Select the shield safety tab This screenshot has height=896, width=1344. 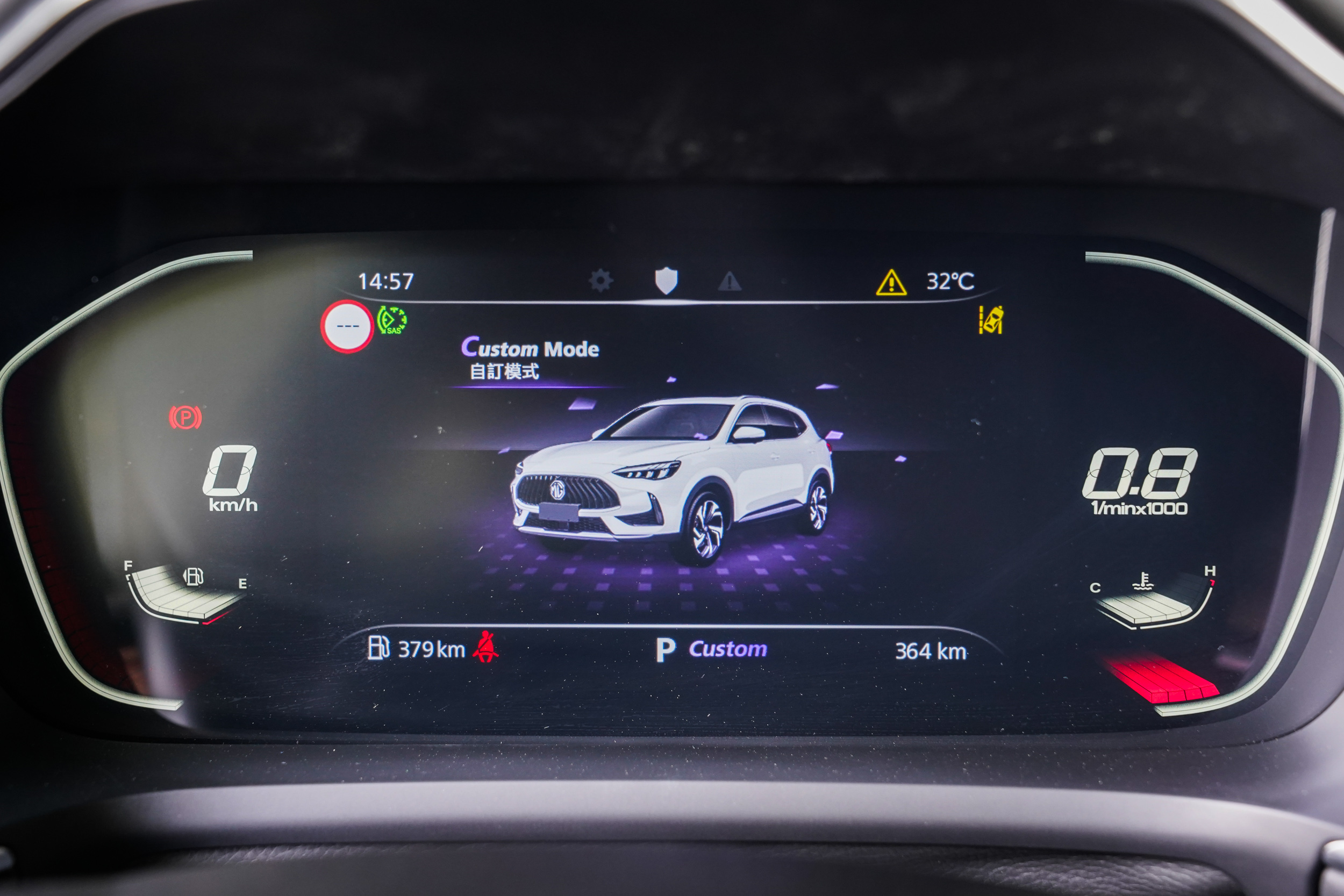point(666,281)
